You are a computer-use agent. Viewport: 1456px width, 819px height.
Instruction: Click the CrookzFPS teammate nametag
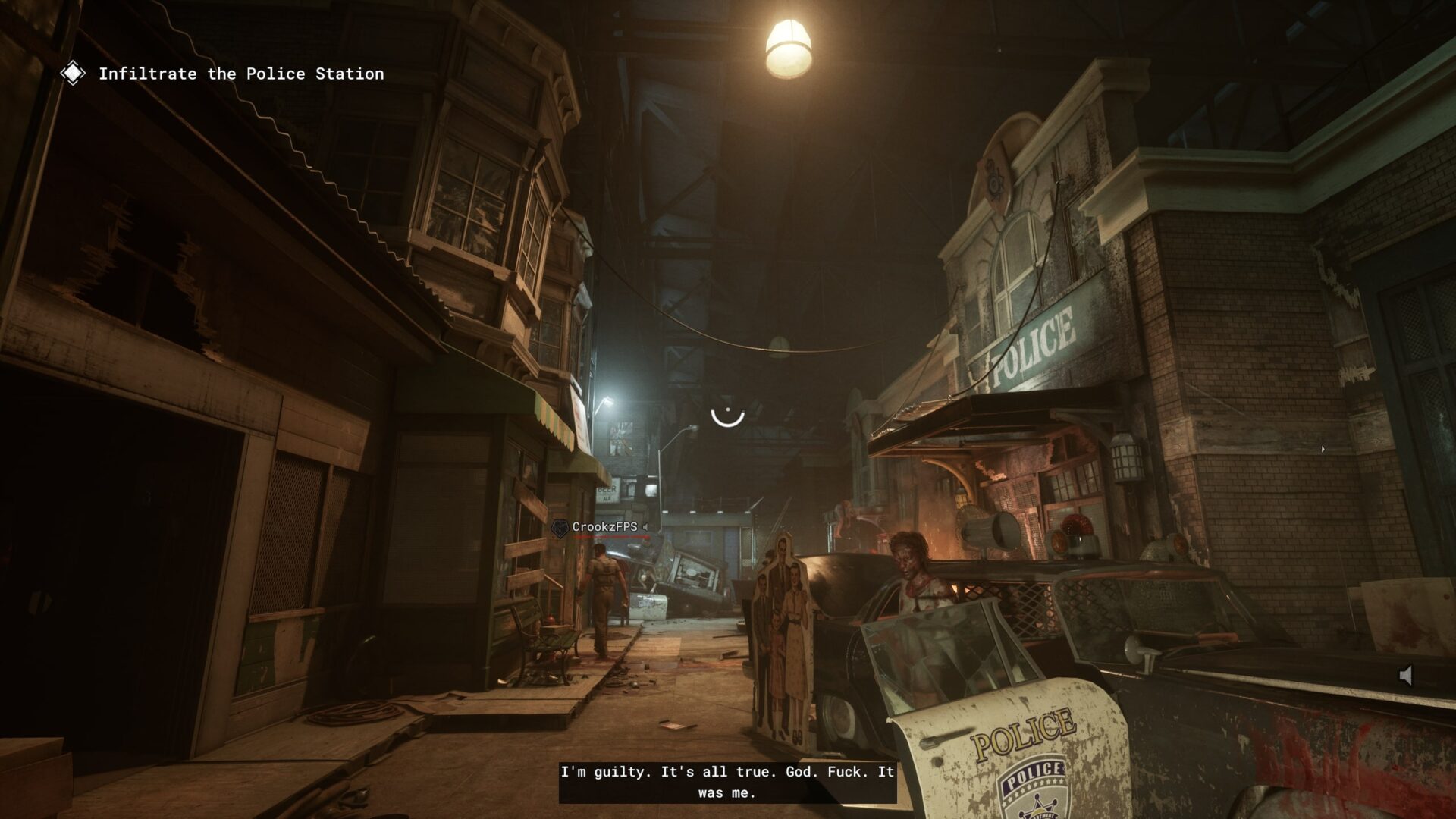604,527
